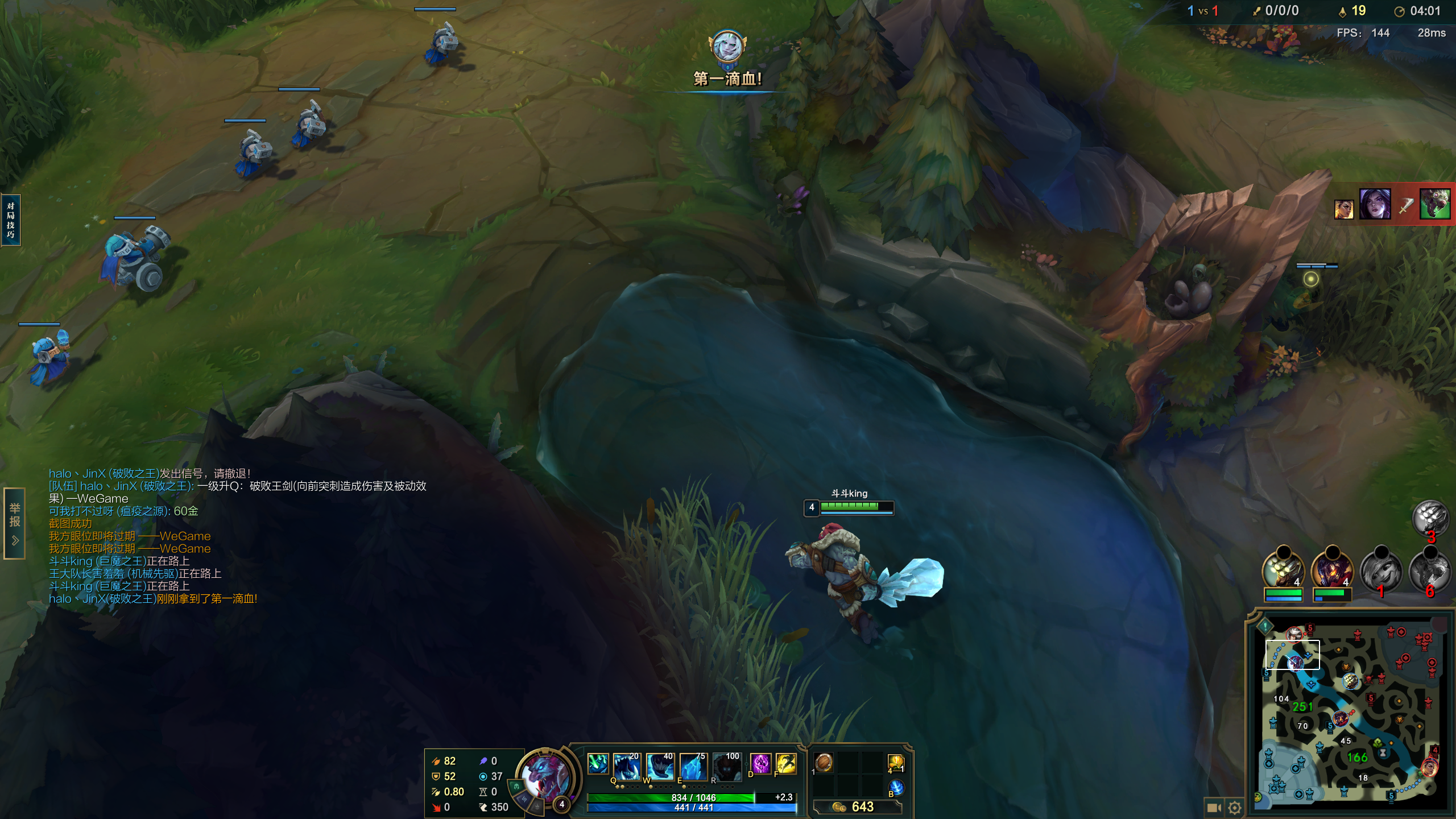Screen dimensions: 1456x819
Task: Click Trundle's champion portrait
Action: click(x=545, y=775)
